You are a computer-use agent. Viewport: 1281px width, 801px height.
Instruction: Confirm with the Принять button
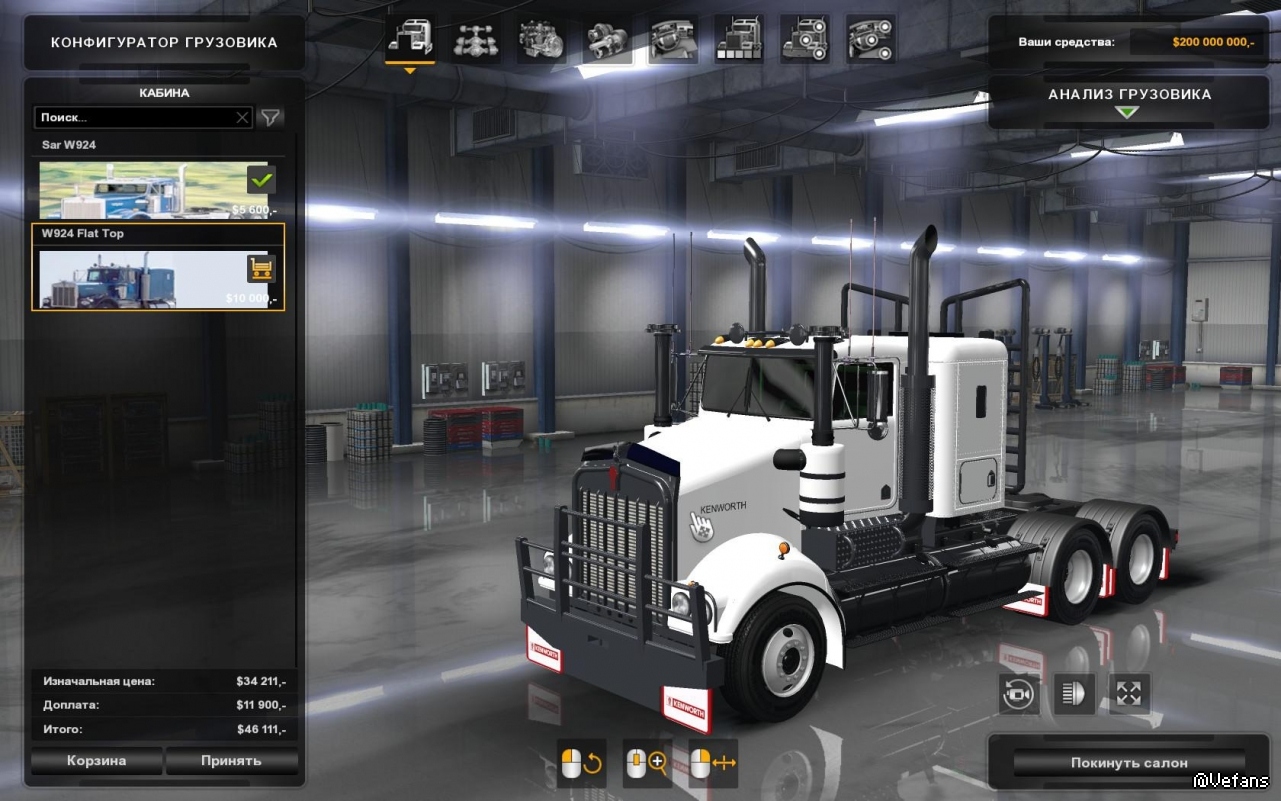231,761
